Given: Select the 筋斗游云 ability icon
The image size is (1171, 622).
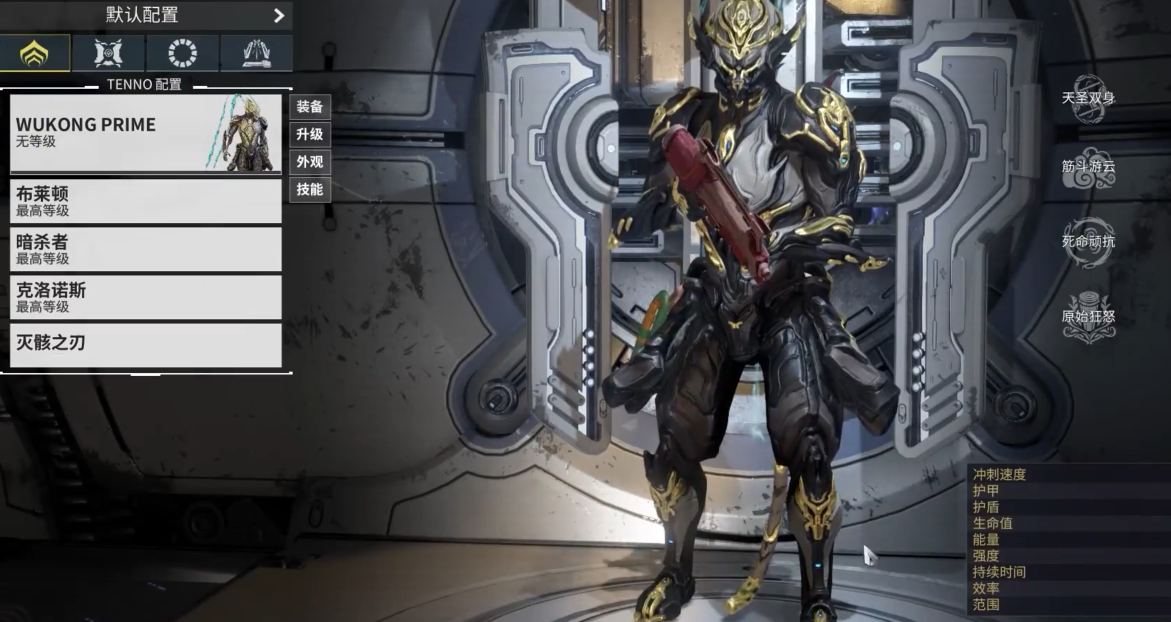Looking at the screenshot, I should coord(1088,168).
